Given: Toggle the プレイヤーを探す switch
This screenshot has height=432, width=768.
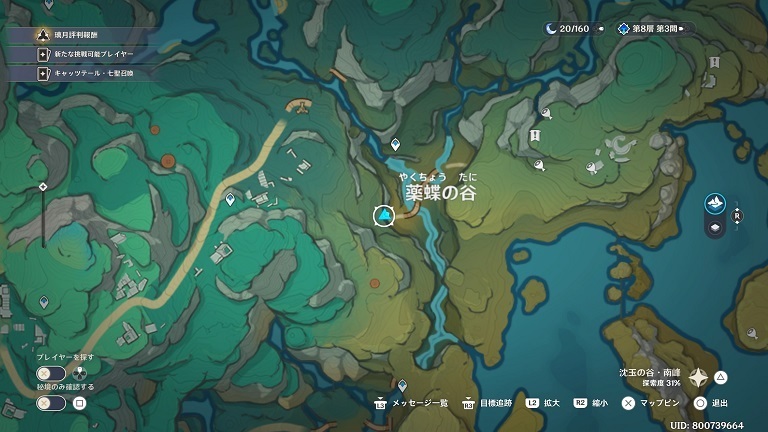Looking at the screenshot, I should [x=52, y=374].
